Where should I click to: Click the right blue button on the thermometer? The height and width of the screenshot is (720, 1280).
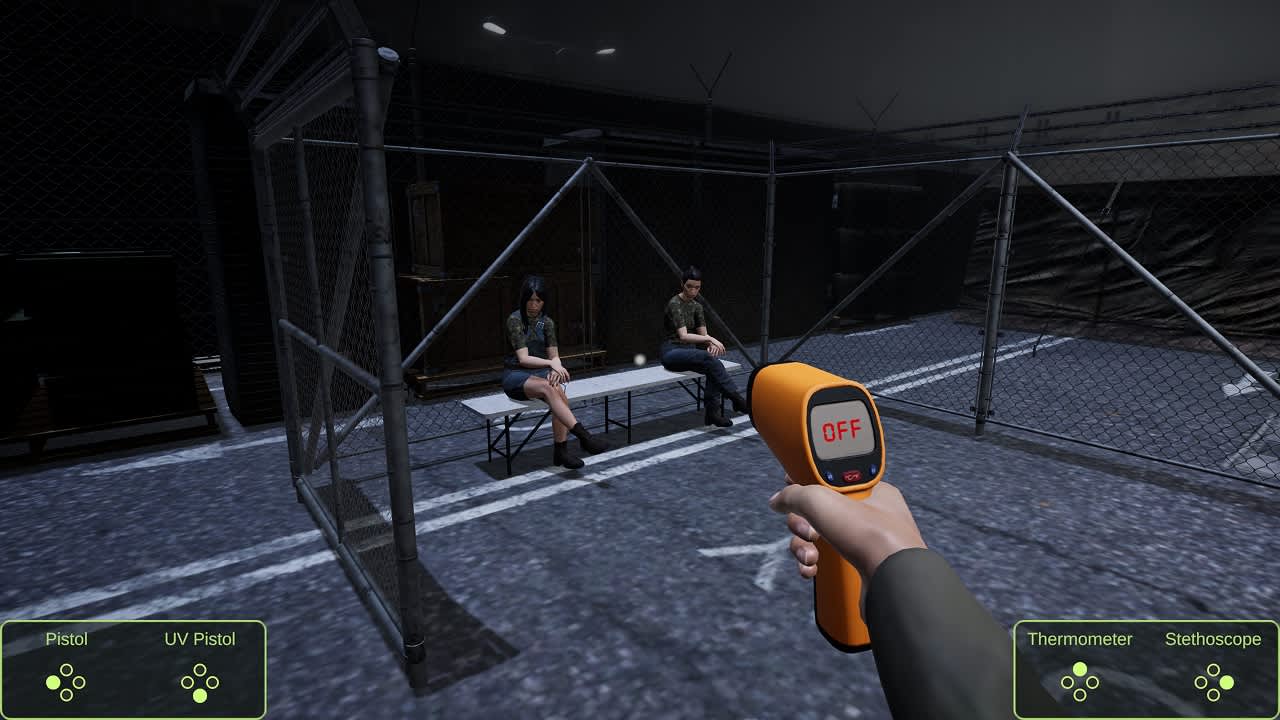coord(873,470)
